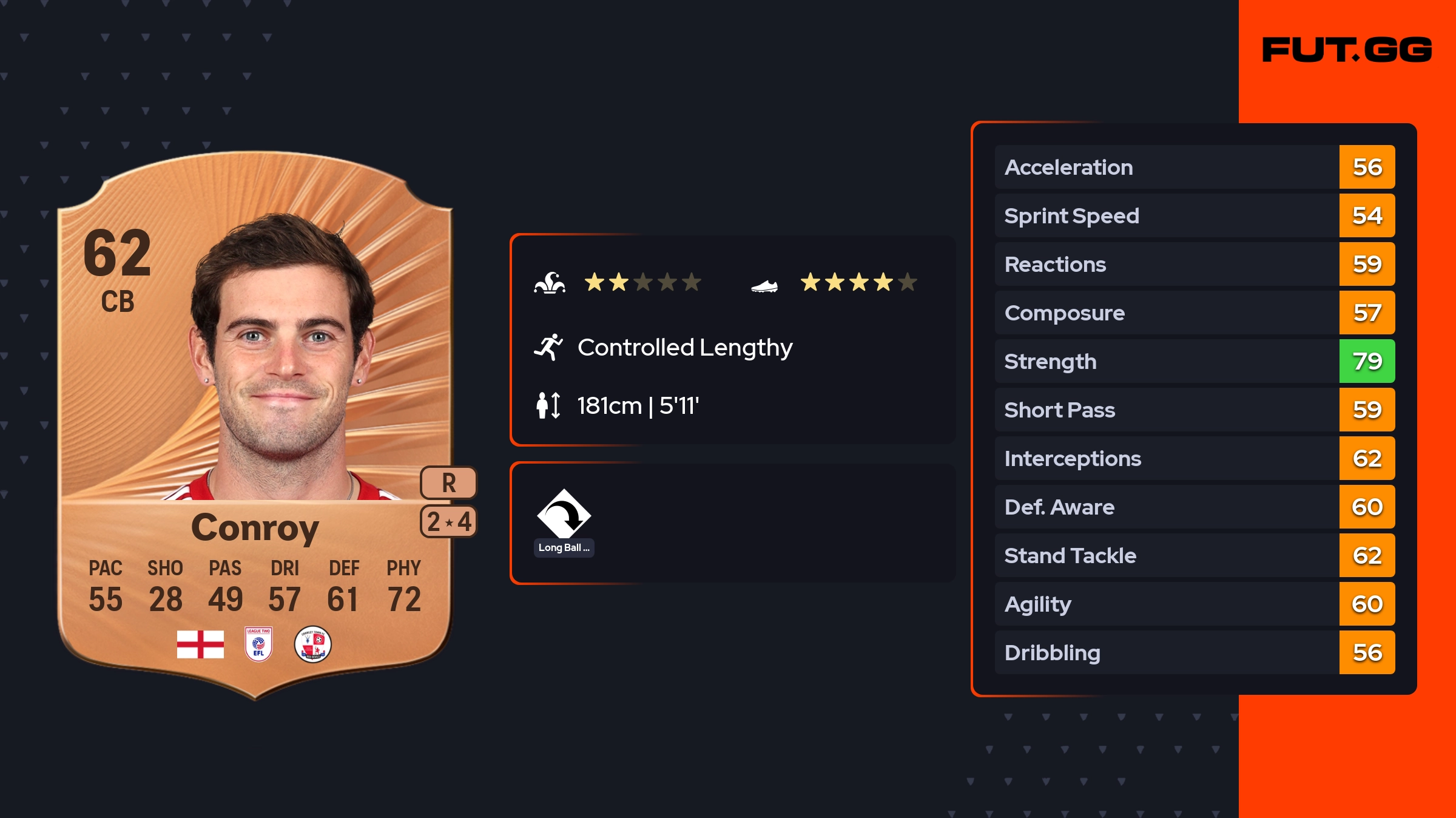Choose the Stand Tackle stat row

1194,555
